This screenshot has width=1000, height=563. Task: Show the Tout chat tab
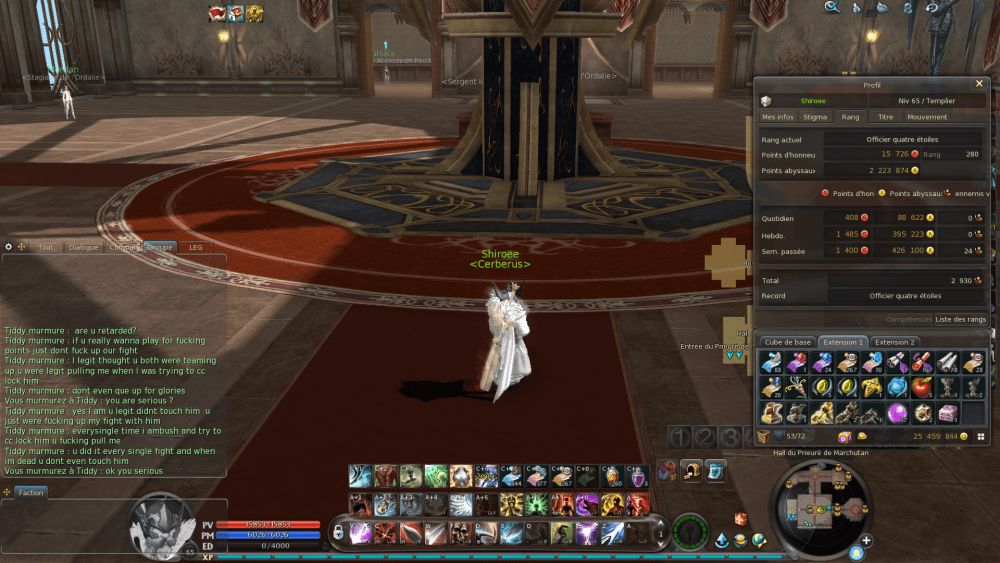pyautogui.click(x=45, y=247)
